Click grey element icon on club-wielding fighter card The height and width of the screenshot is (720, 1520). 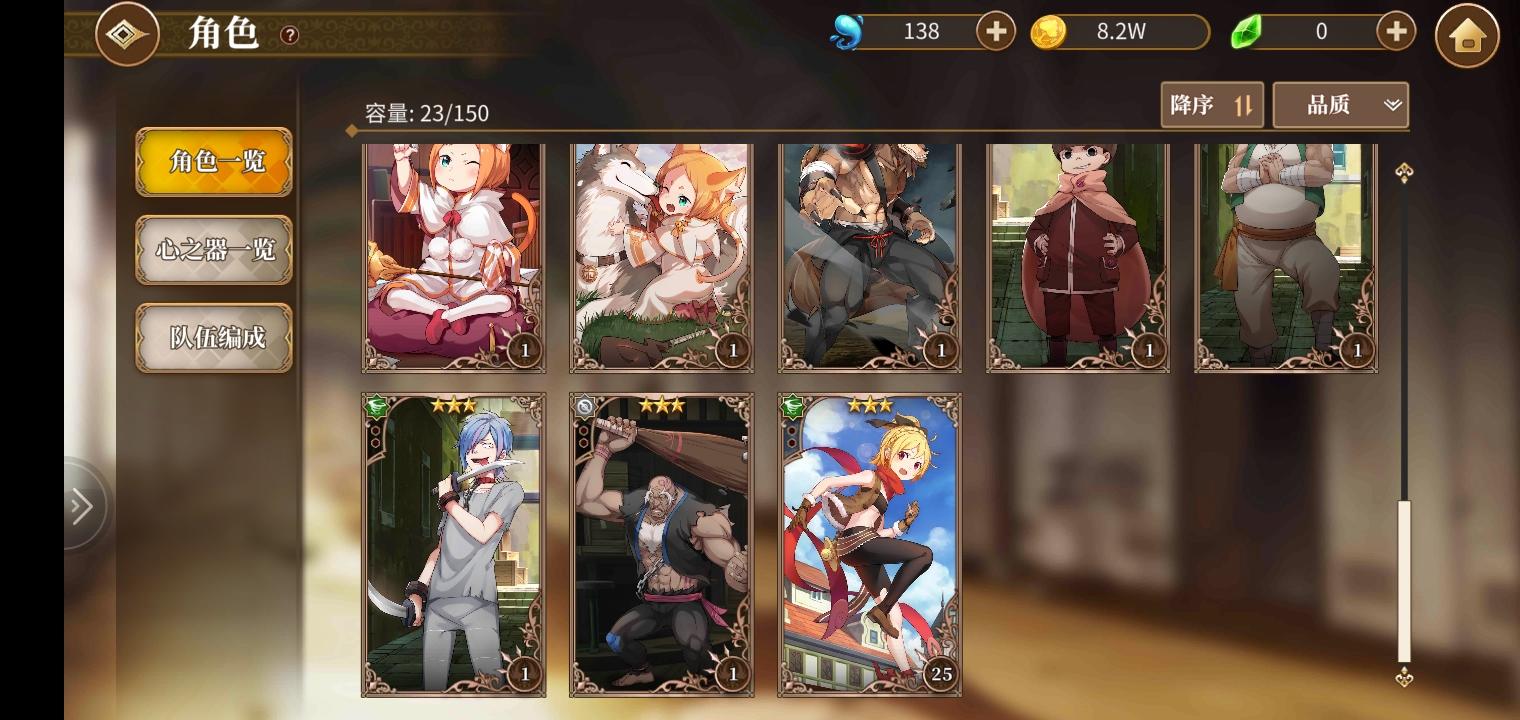pos(583,406)
